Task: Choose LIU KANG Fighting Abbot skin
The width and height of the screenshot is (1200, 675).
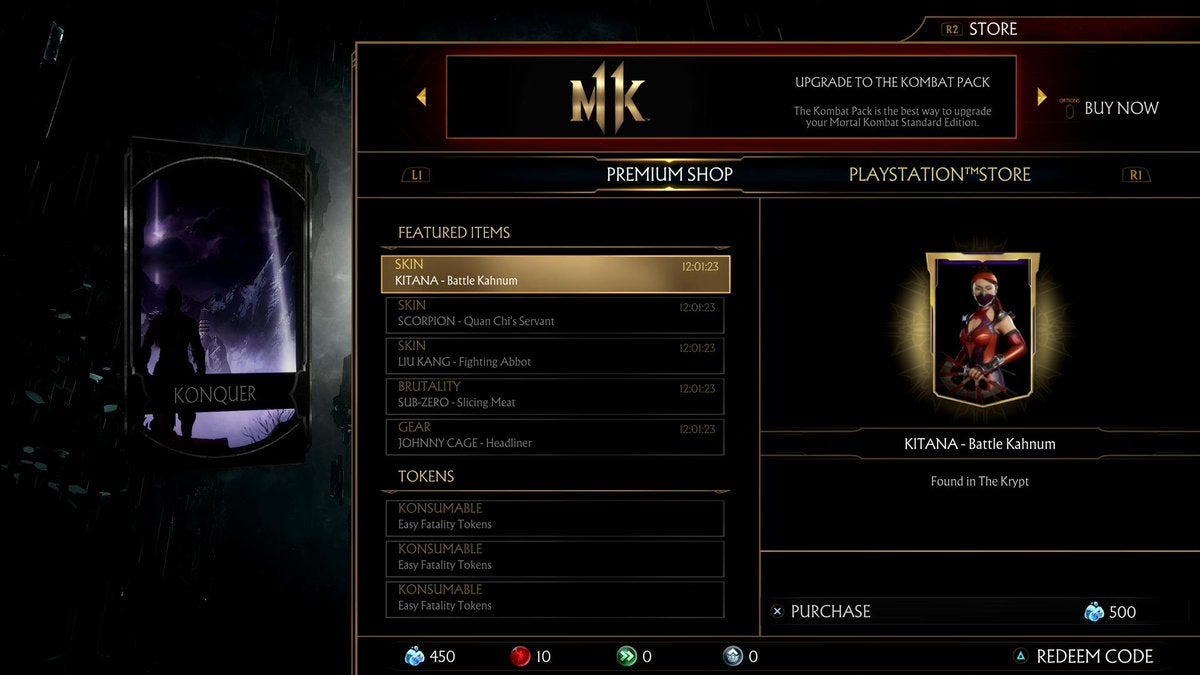Action: [x=555, y=355]
